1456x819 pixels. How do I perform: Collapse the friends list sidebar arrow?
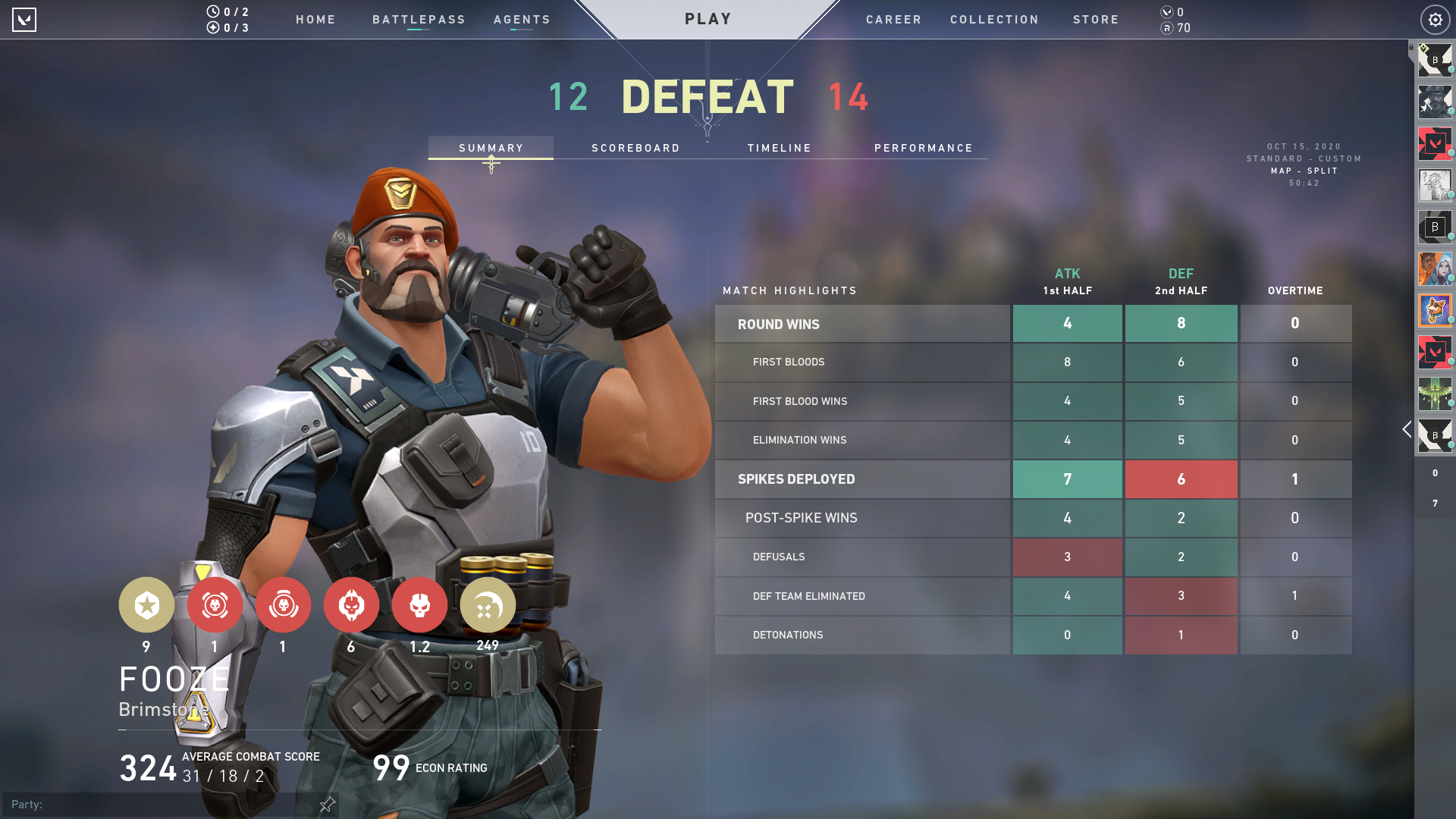click(x=1407, y=429)
